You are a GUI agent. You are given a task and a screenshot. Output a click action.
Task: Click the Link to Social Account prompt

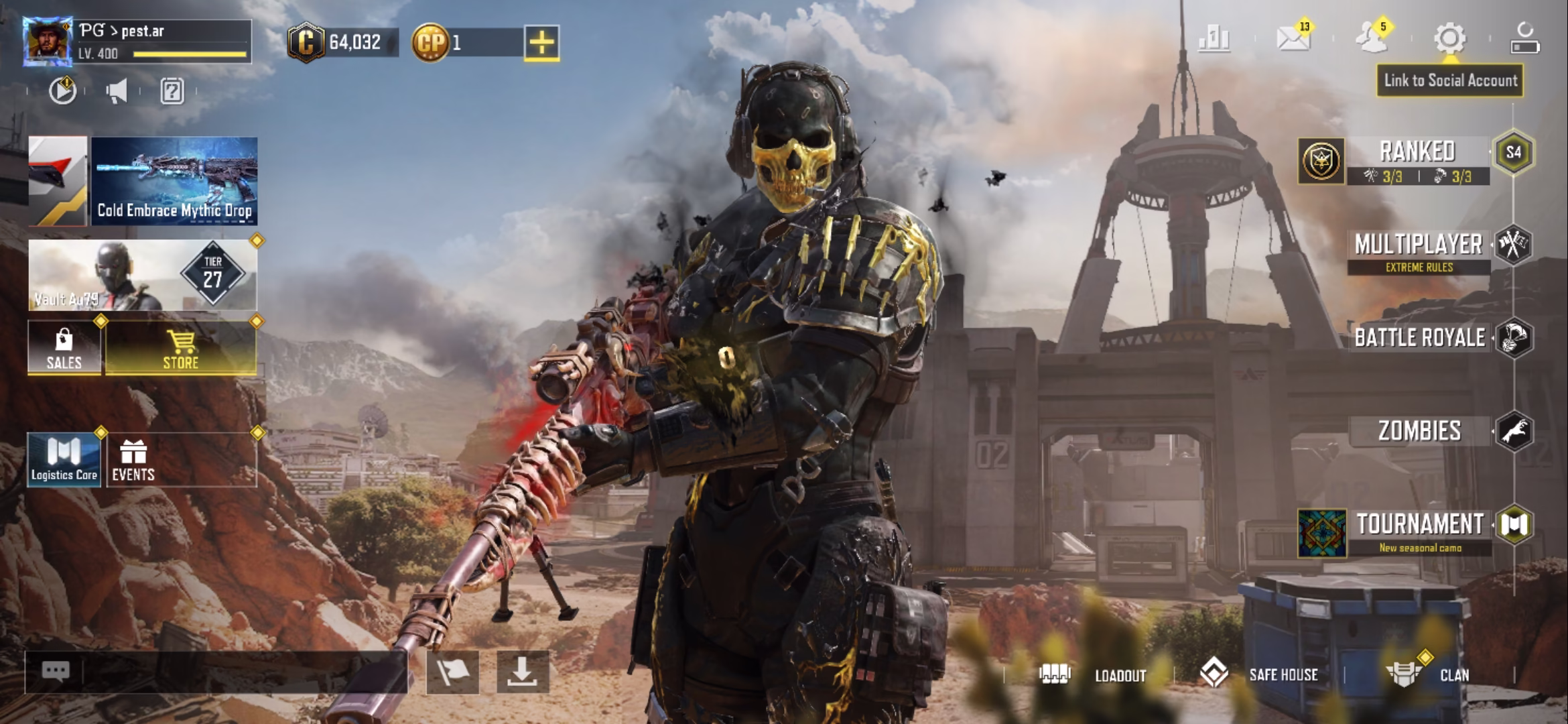[1449, 80]
